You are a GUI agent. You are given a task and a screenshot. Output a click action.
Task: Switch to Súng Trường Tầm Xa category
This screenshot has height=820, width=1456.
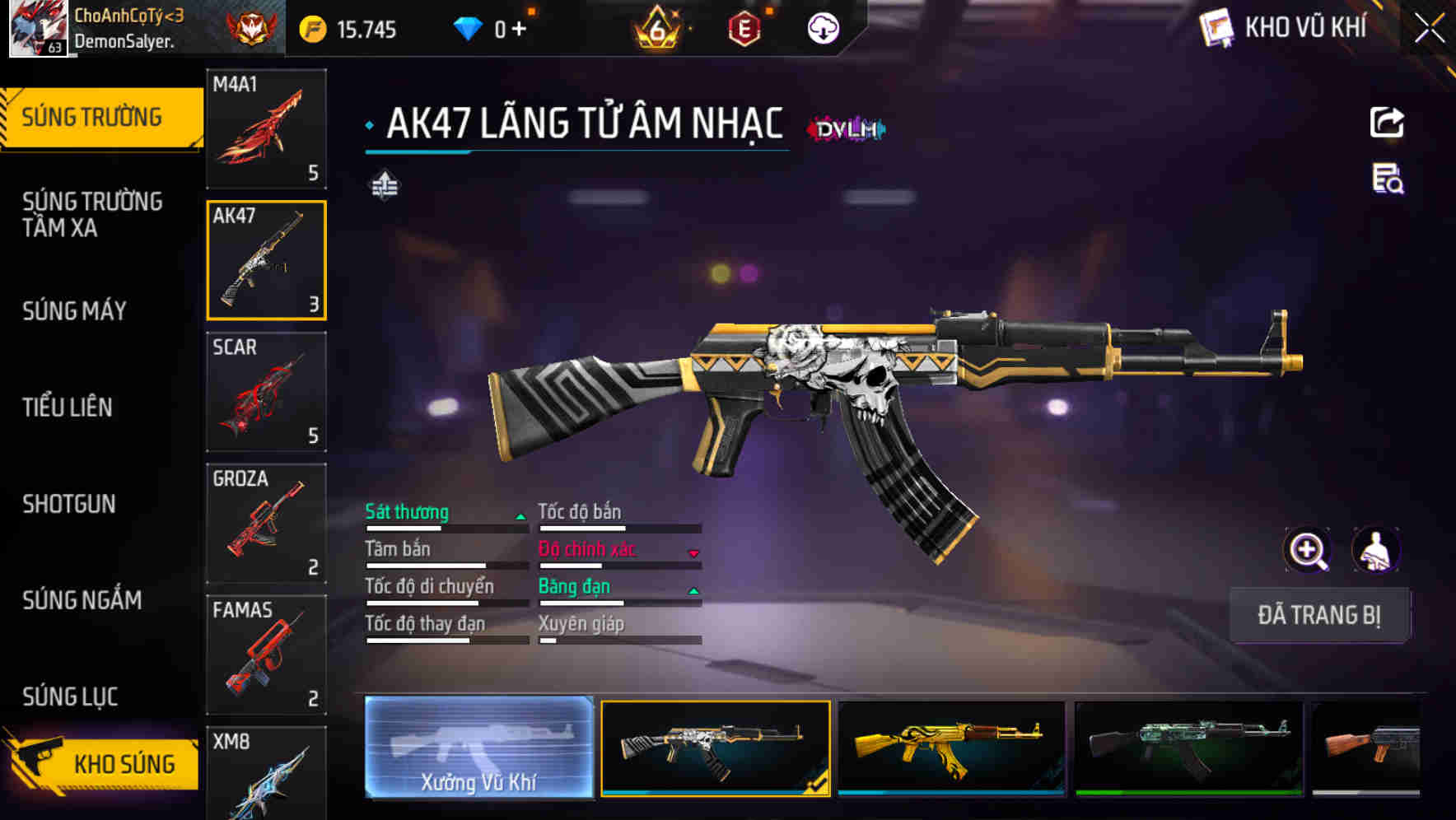(x=92, y=214)
